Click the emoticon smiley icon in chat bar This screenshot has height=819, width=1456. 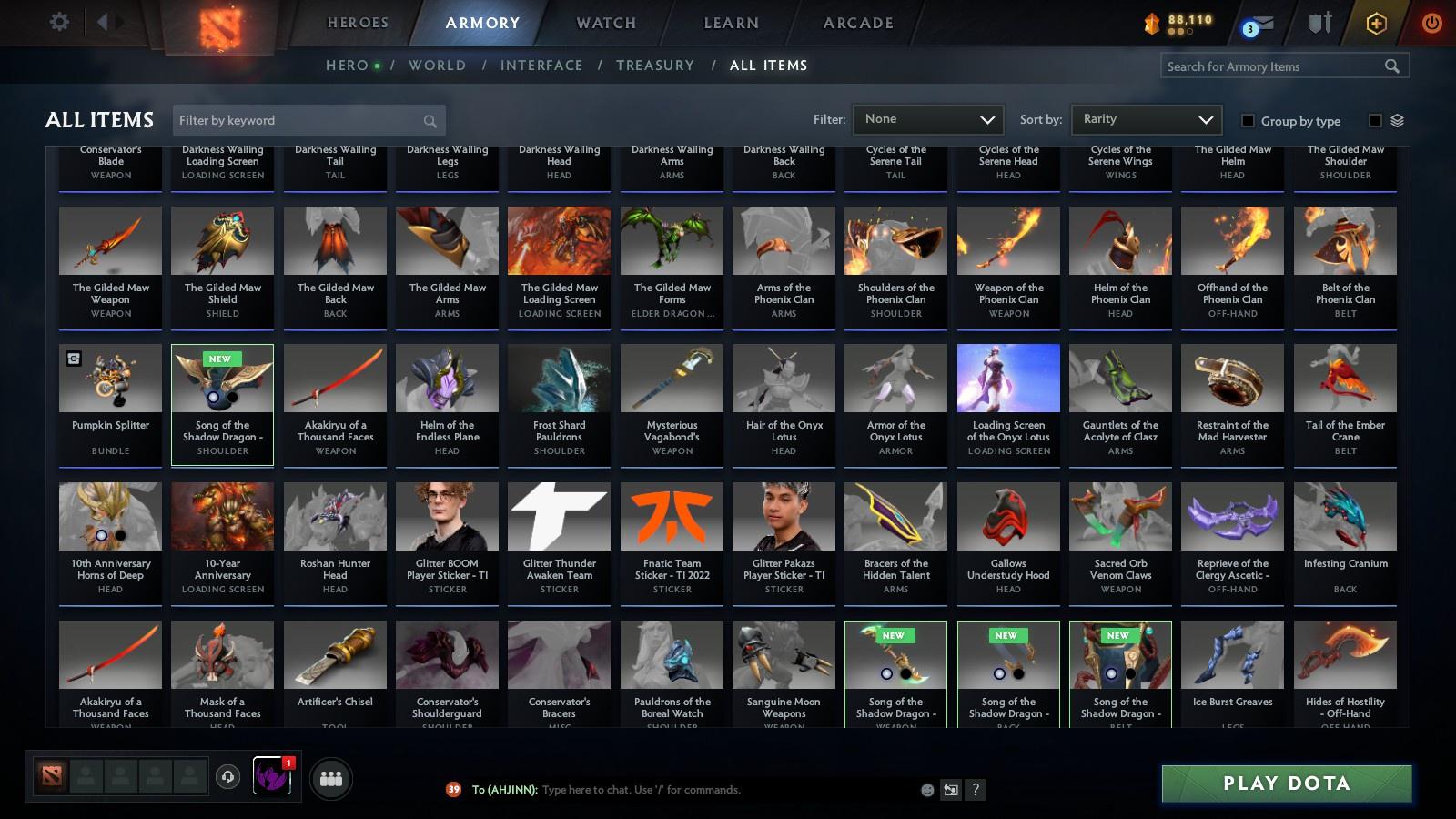point(926,790)
